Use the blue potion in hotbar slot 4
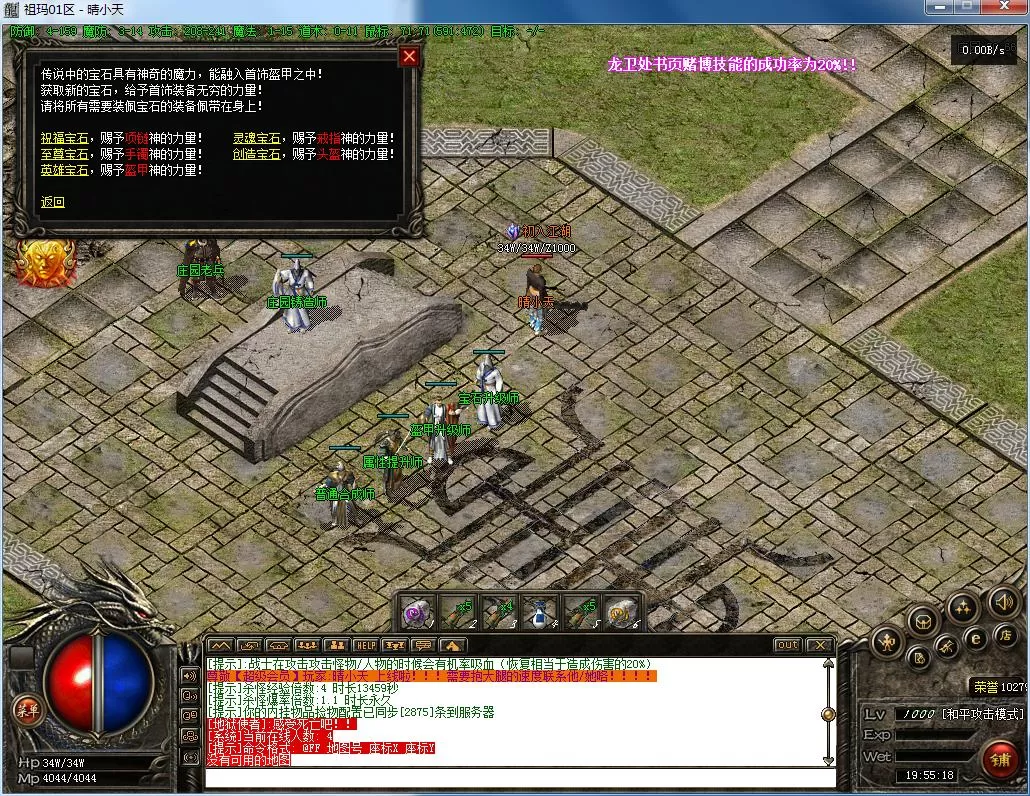This screenshot has height=796, width=1030. click(541, 612)
